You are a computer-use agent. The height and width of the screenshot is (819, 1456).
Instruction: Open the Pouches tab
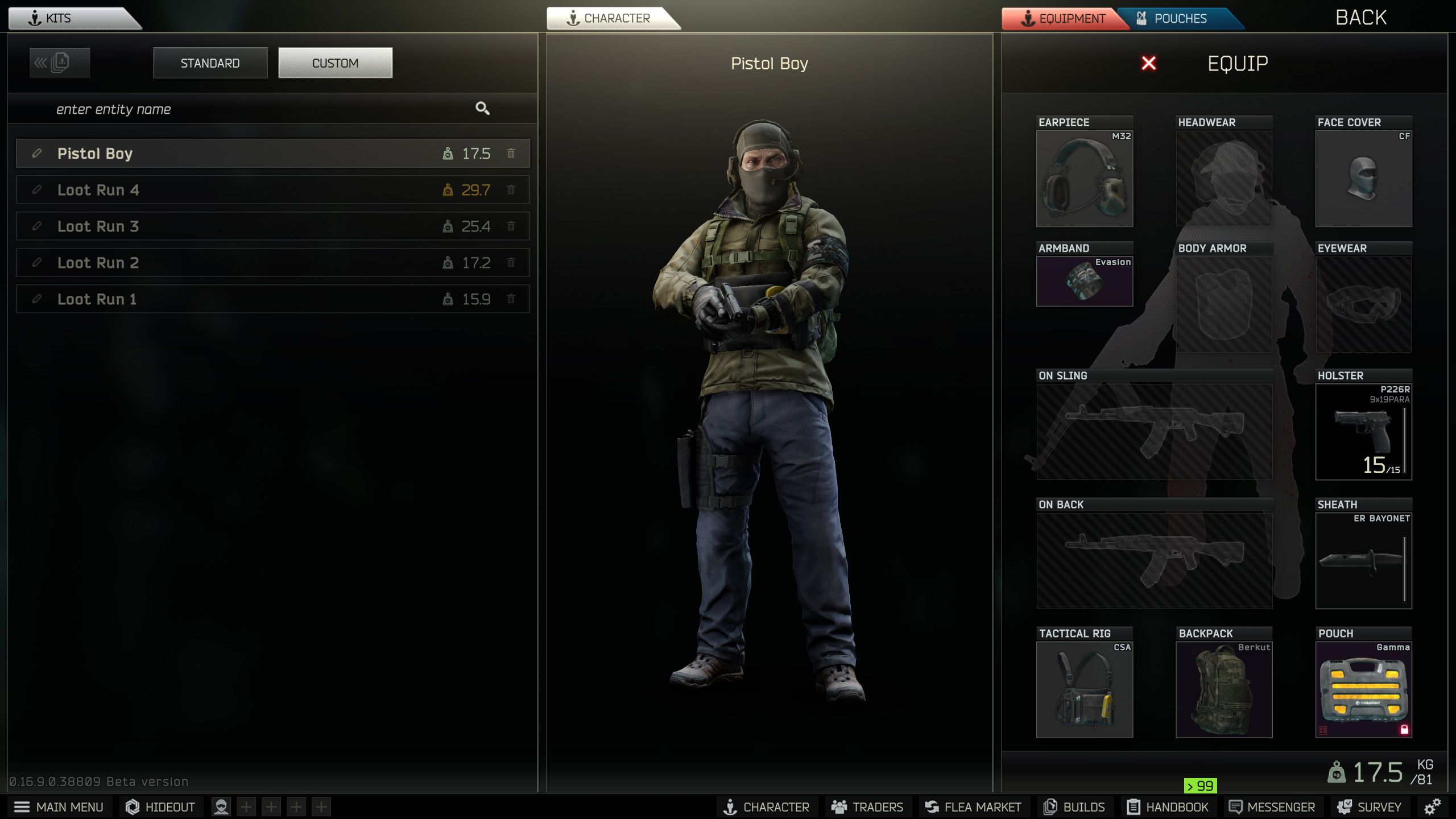coord(1180,19)
